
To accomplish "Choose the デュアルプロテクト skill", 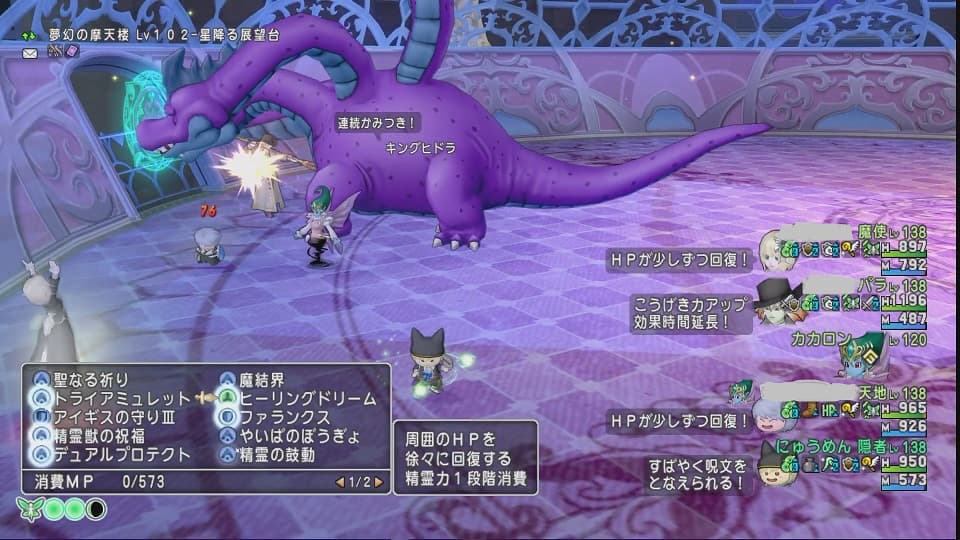I will click(x=116, y=455).
